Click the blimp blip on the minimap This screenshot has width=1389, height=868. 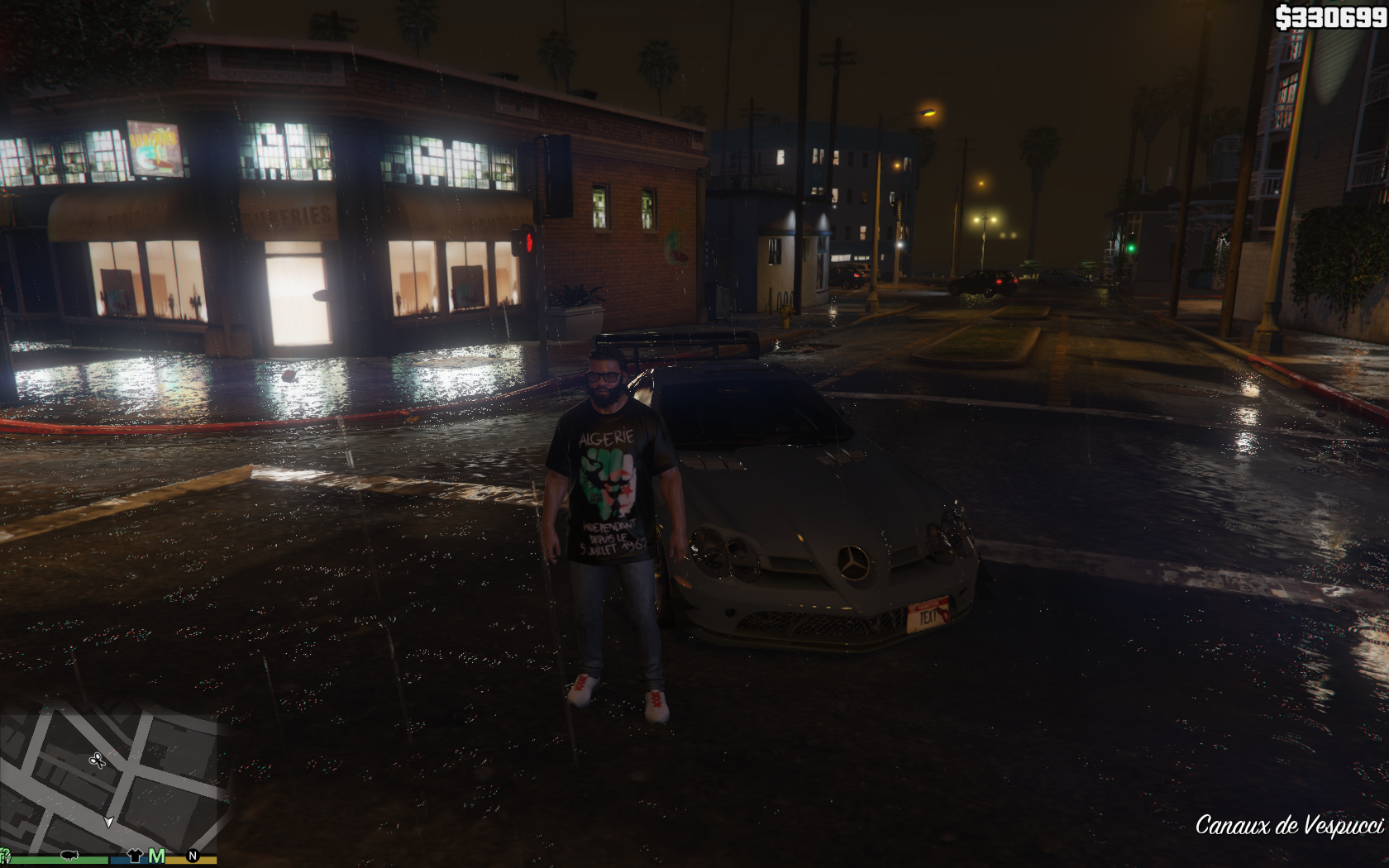click(x=69, y=855)
